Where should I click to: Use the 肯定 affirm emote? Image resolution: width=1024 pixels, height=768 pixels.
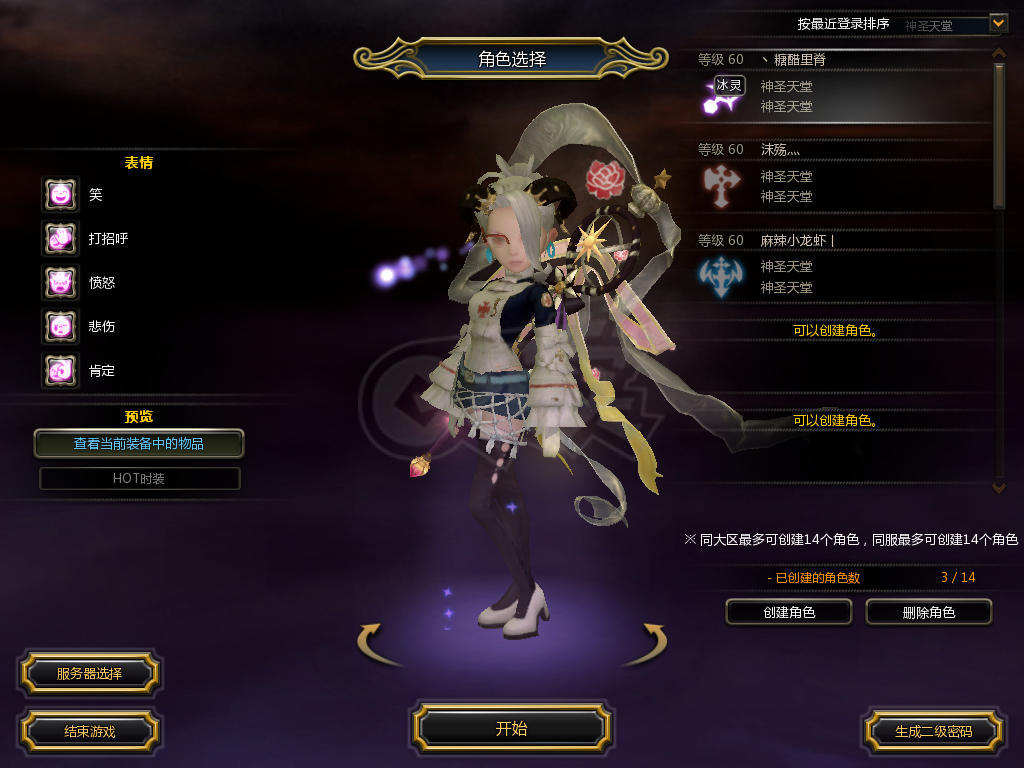pyautogui.click(x=60, y=370)
